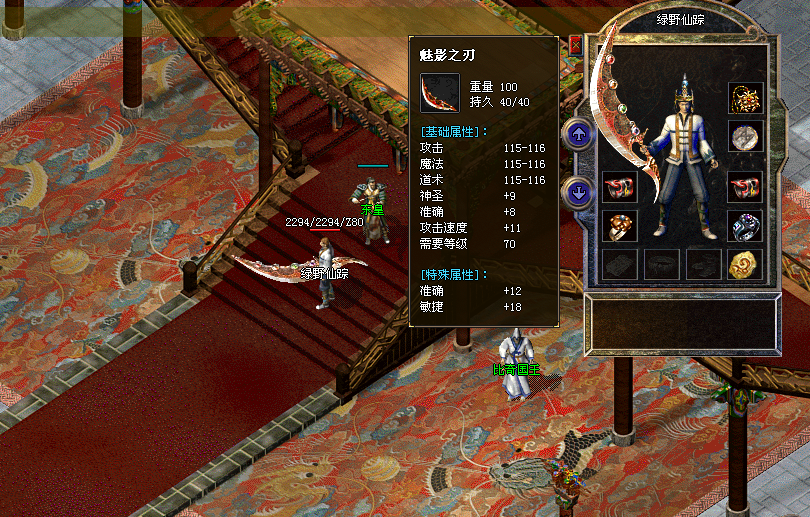
Task: Select the golden swirl charm slot
Action: pyautogui.click(x=744, y=264)
